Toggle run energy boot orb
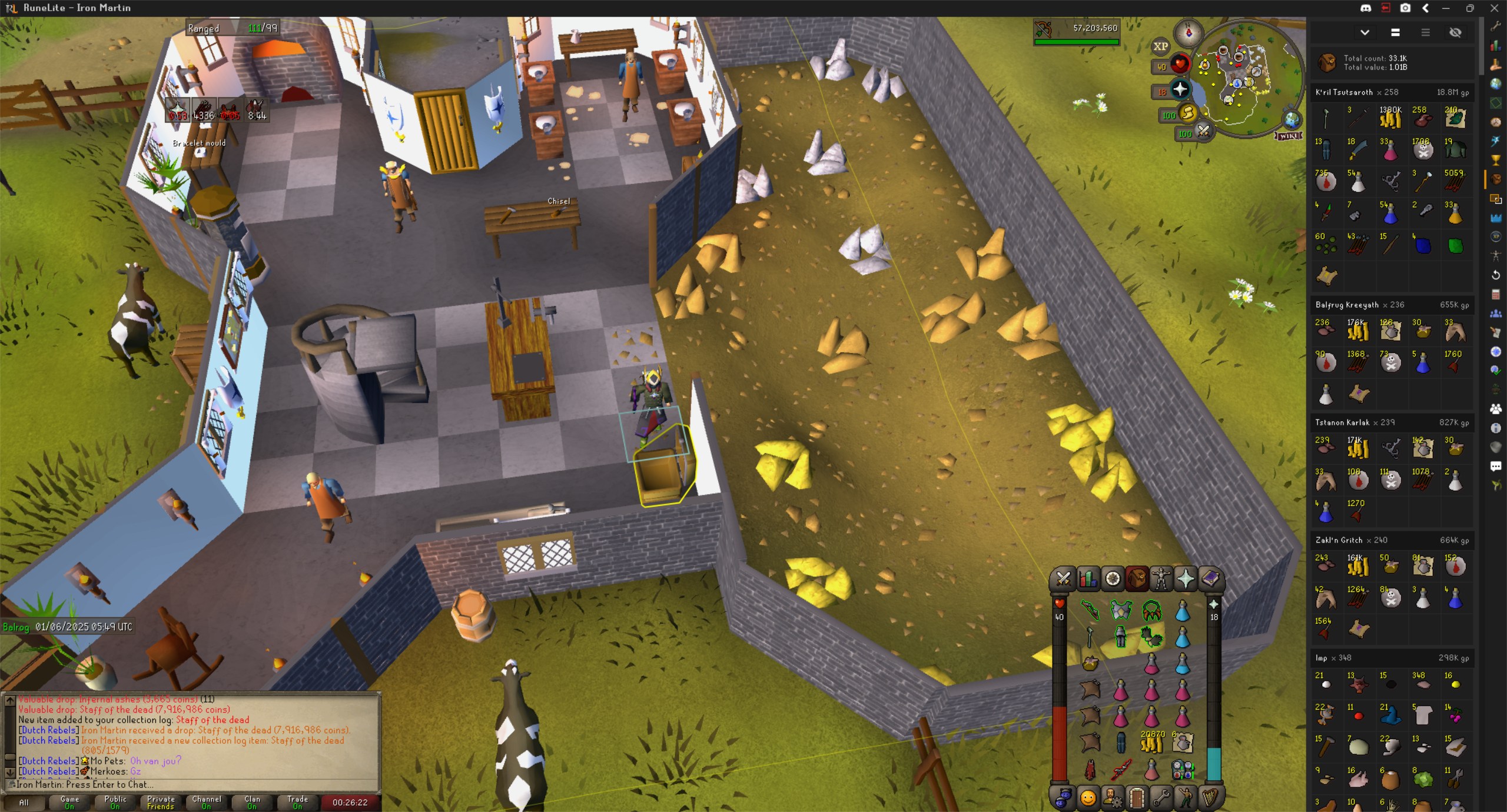This screenshot has width=1507, height=812. click(x=1188, y=113)
